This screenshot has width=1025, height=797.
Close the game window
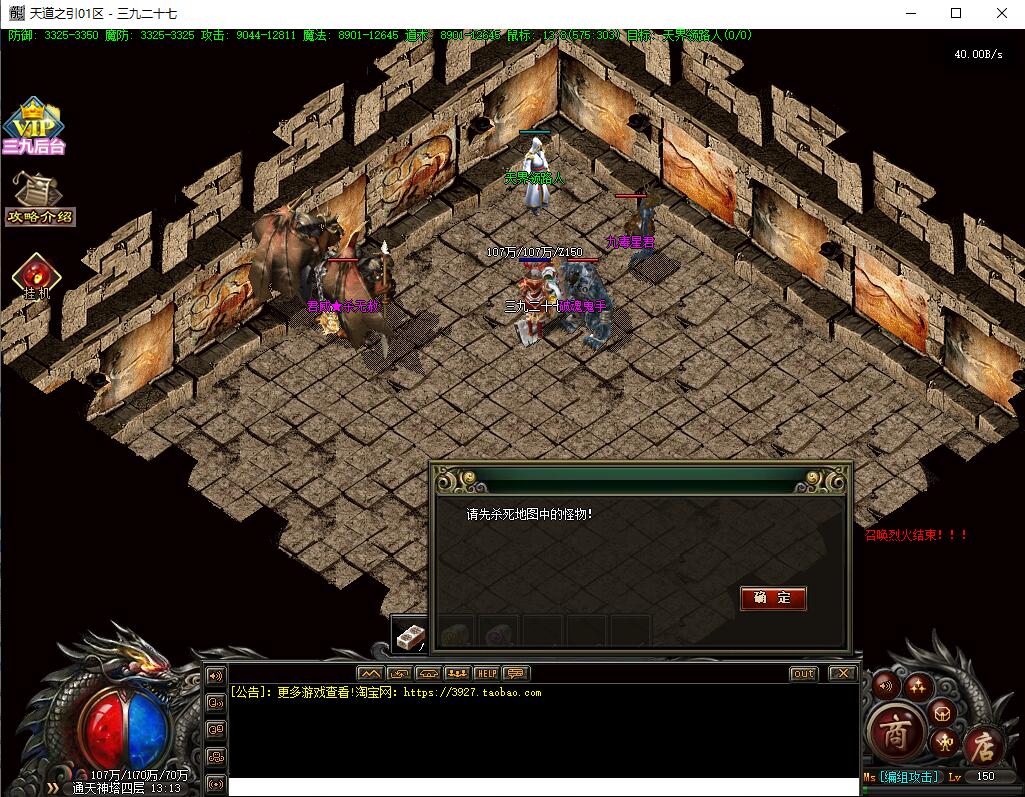(1002, 14)
